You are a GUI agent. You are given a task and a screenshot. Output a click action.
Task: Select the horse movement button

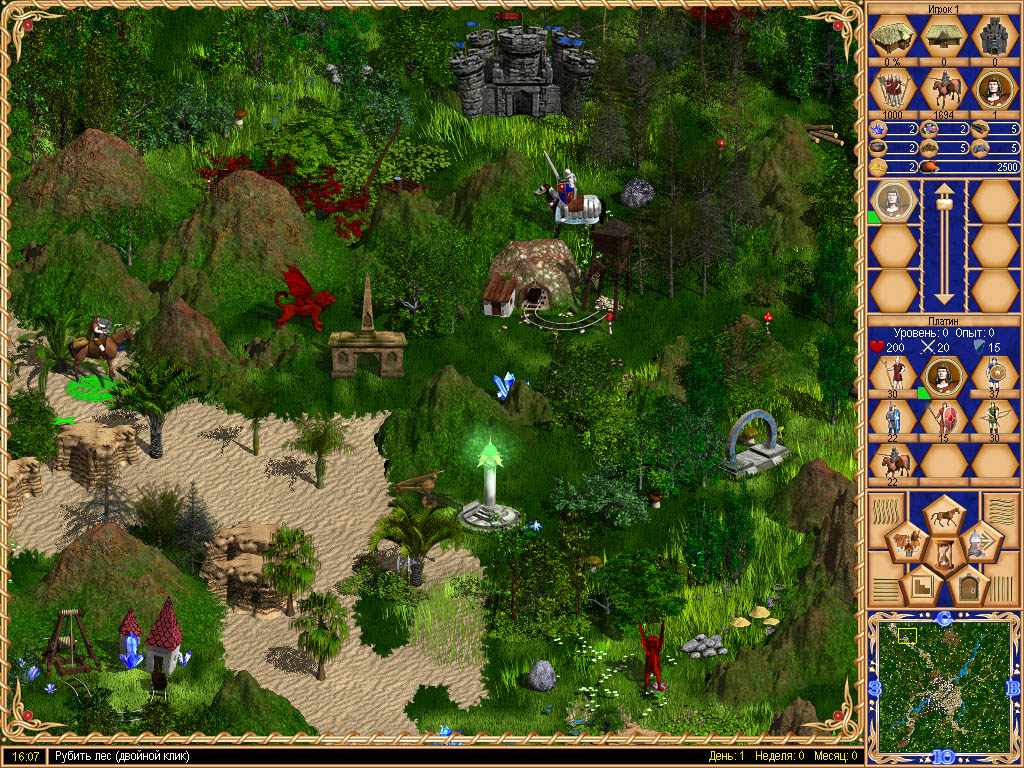click(x=943, y=514)
